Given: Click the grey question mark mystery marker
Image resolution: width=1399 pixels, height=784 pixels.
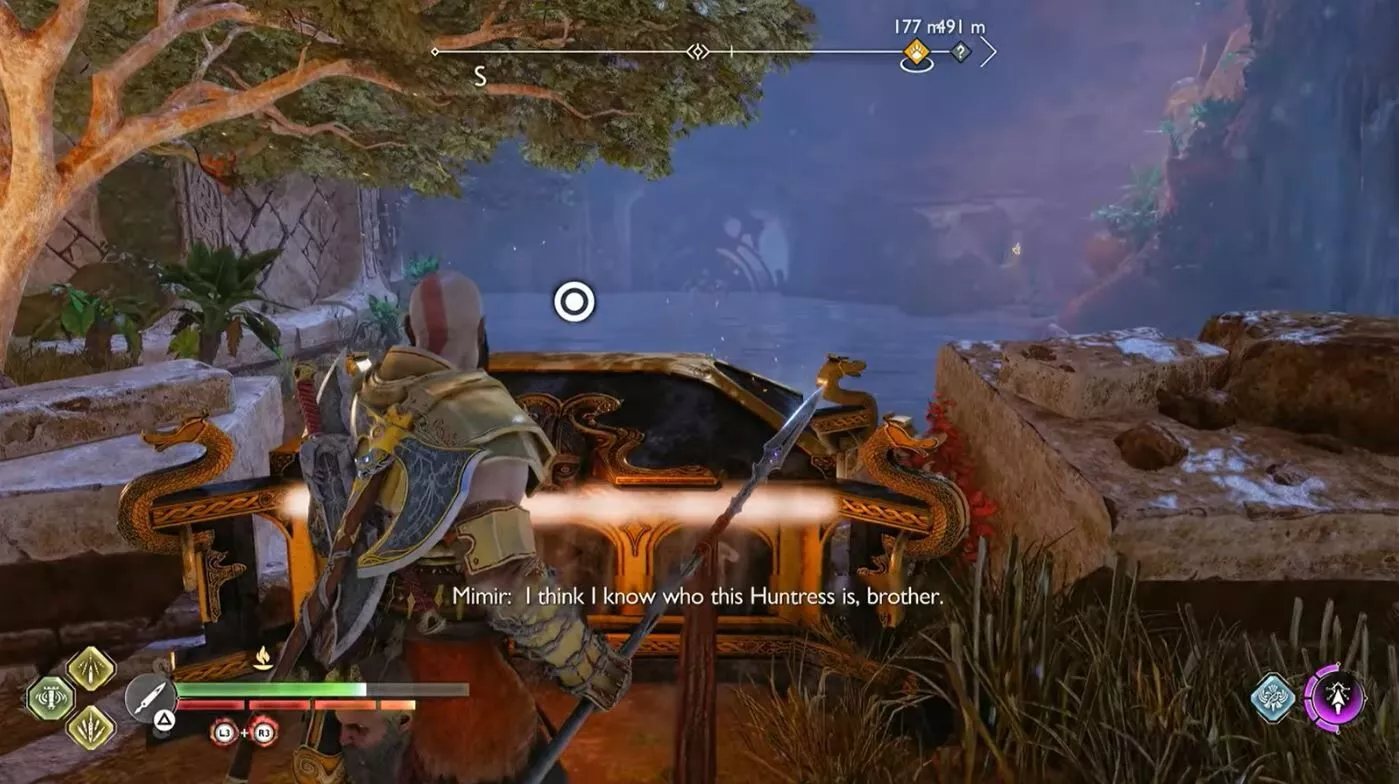Looking at the screenshot, I should point(961,52).
